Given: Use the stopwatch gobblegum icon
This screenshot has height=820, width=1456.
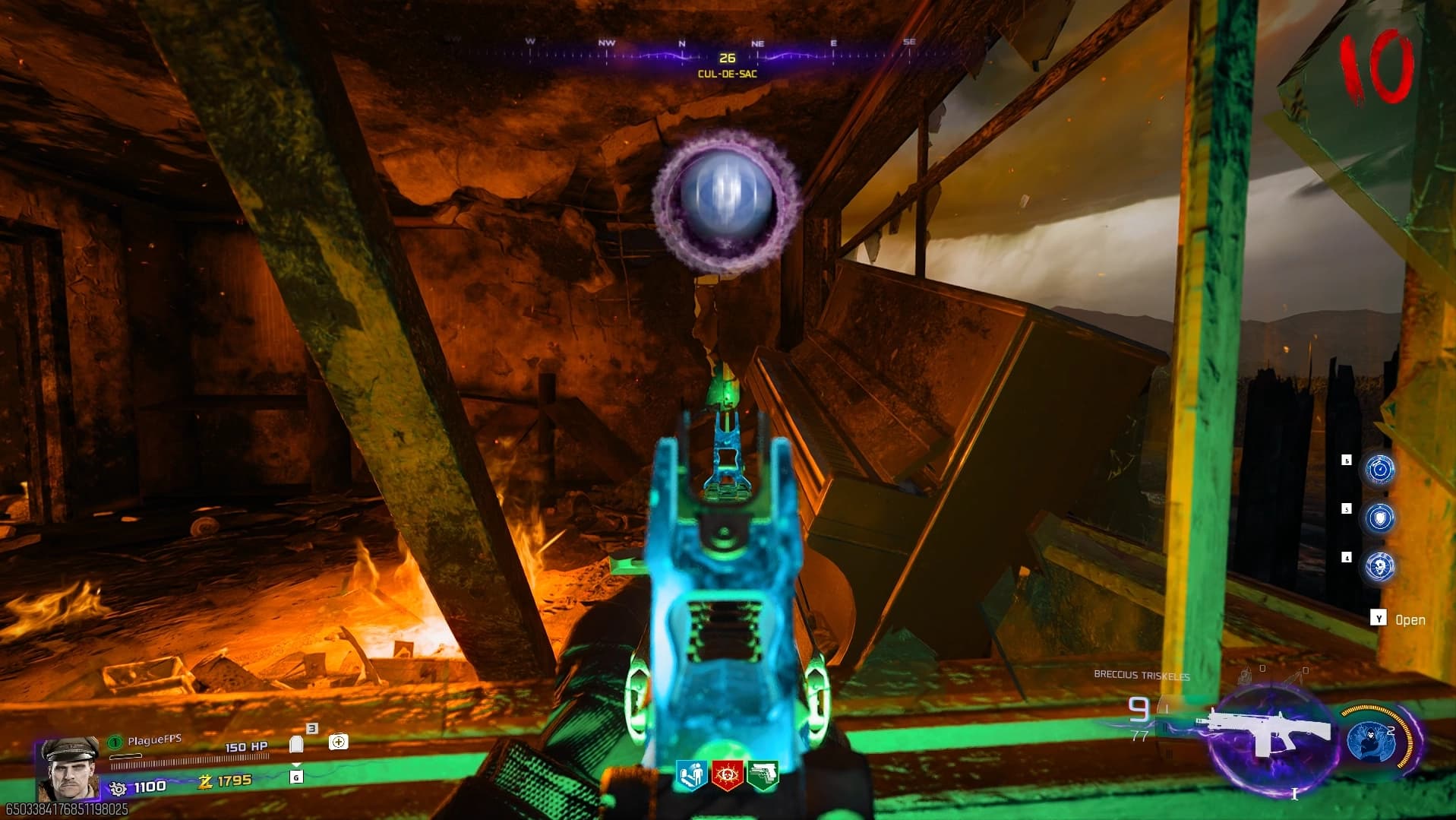Looking at the screenshot, I should (1379, 469).
